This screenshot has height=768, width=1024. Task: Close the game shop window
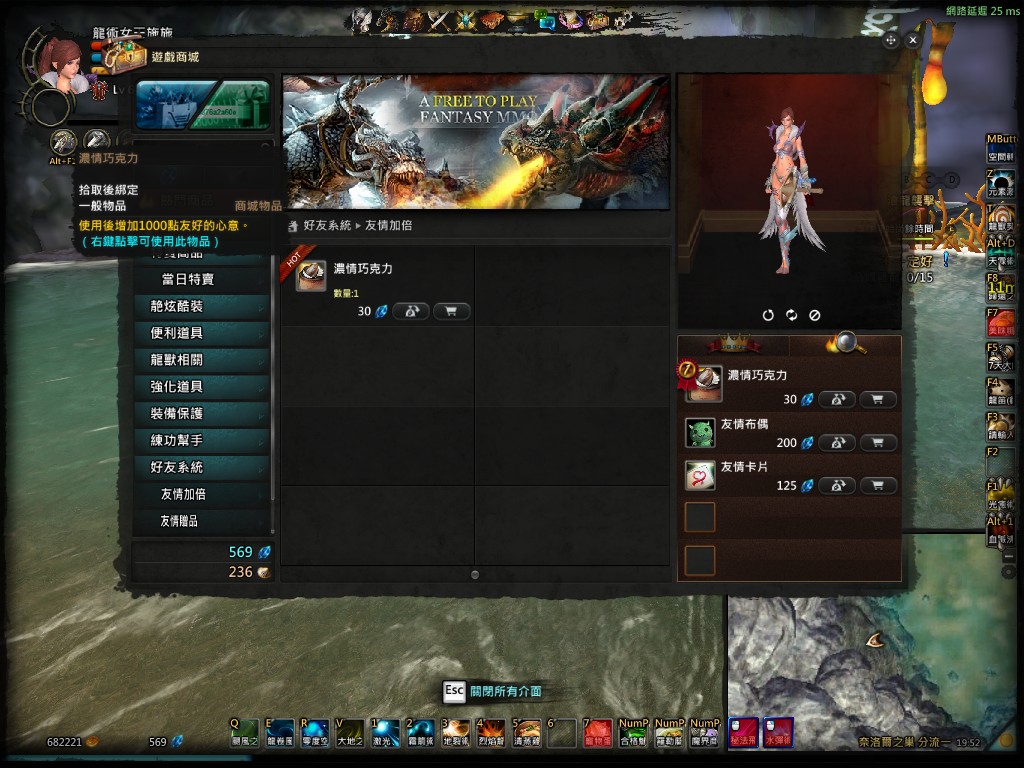coord(913,40)
